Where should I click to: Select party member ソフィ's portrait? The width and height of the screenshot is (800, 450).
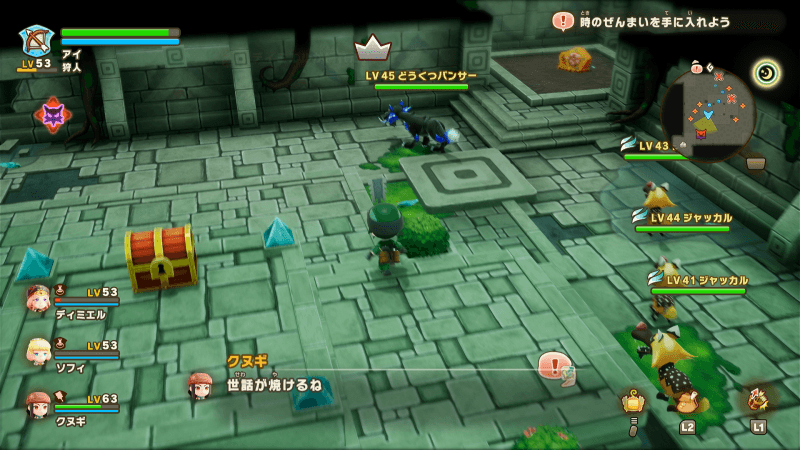point(38,350)
